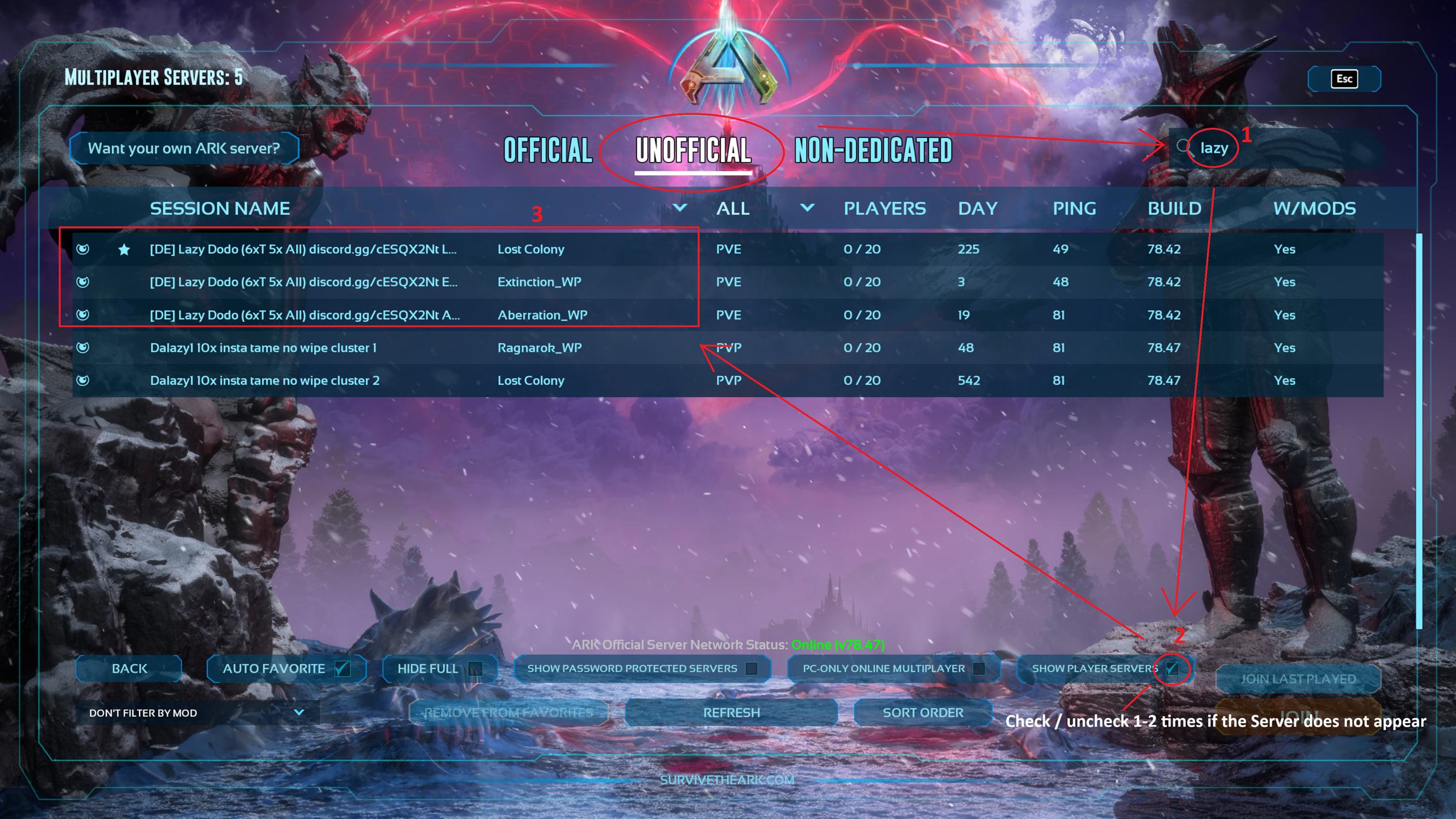Go back with the Back button

[129, 668]
